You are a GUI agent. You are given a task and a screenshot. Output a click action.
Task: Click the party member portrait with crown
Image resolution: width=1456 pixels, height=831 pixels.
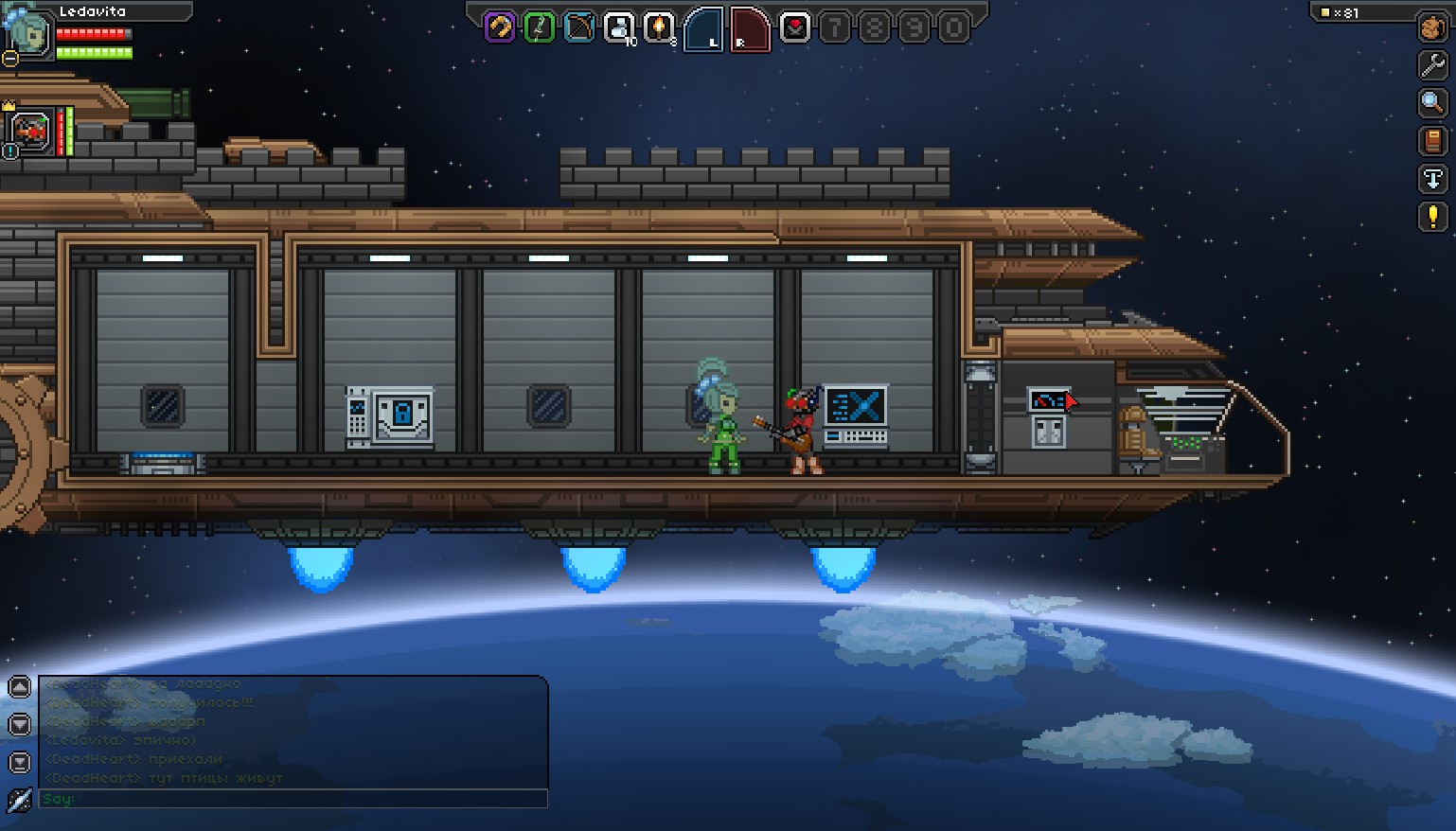click(32, 132)
